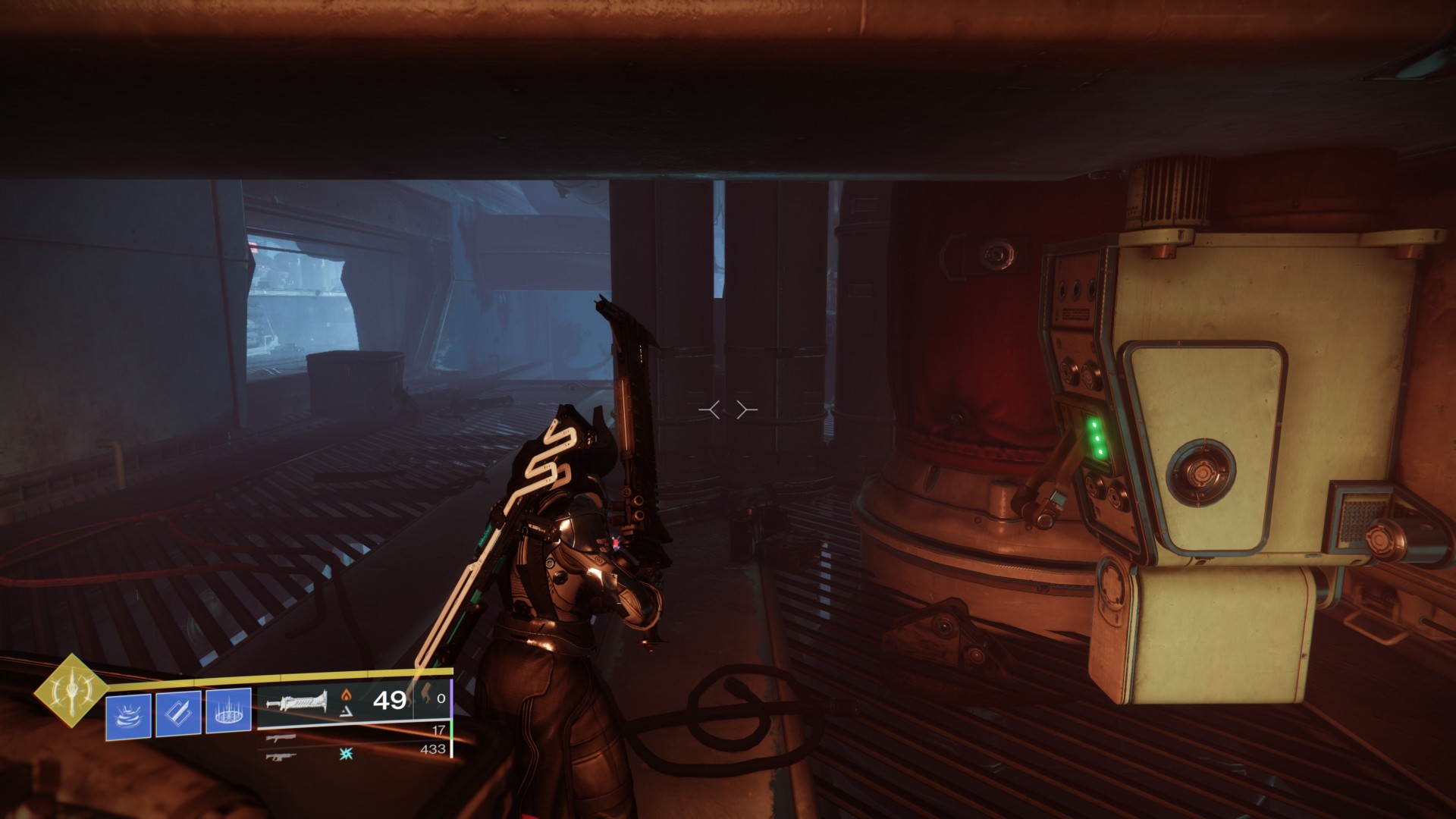1456x819 pixels.
Task: Select the second weapon slot icon
Action: click(x=281, y=738)
